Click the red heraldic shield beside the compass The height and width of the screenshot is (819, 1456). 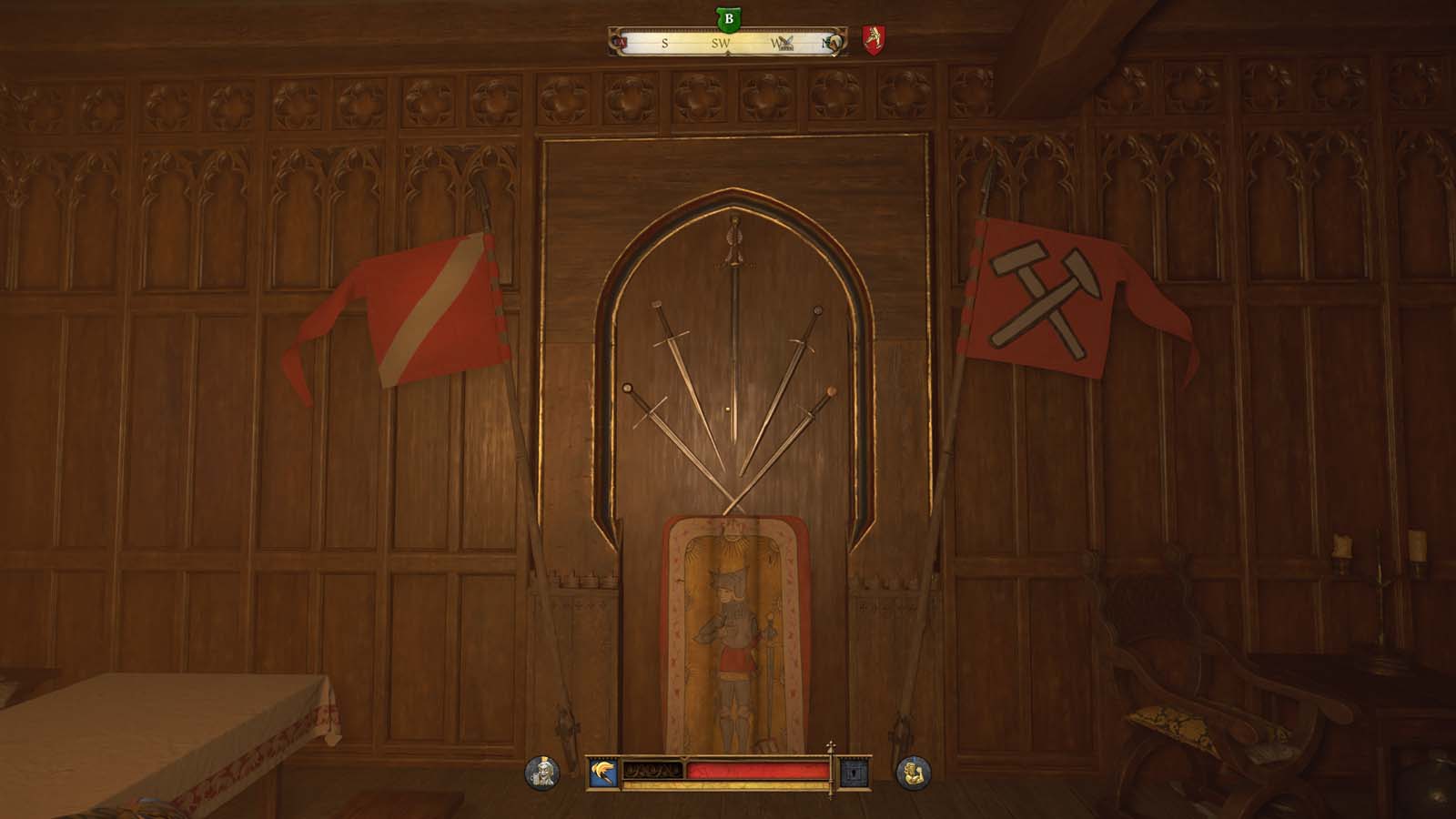874,40
